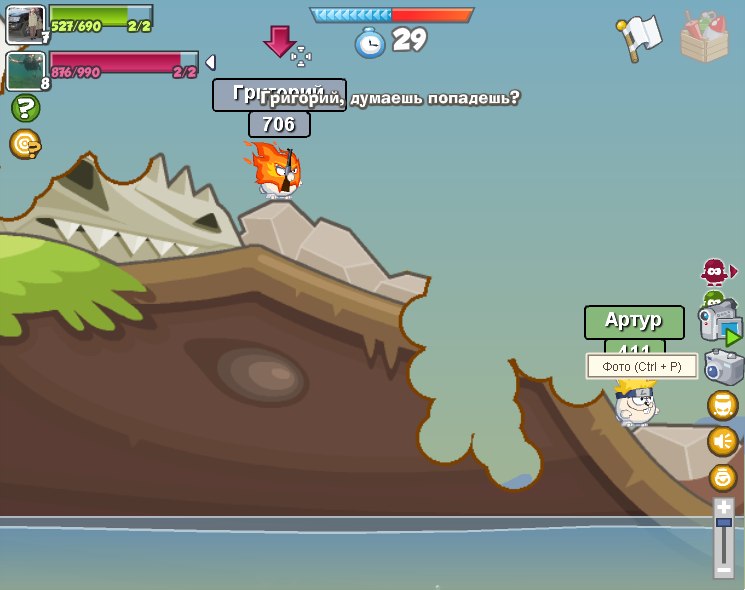The height and width of the screenshot is (590, 745).
Task: Click the zoom-out minus button
Action: pyautogui.click(x=724, y=568)
